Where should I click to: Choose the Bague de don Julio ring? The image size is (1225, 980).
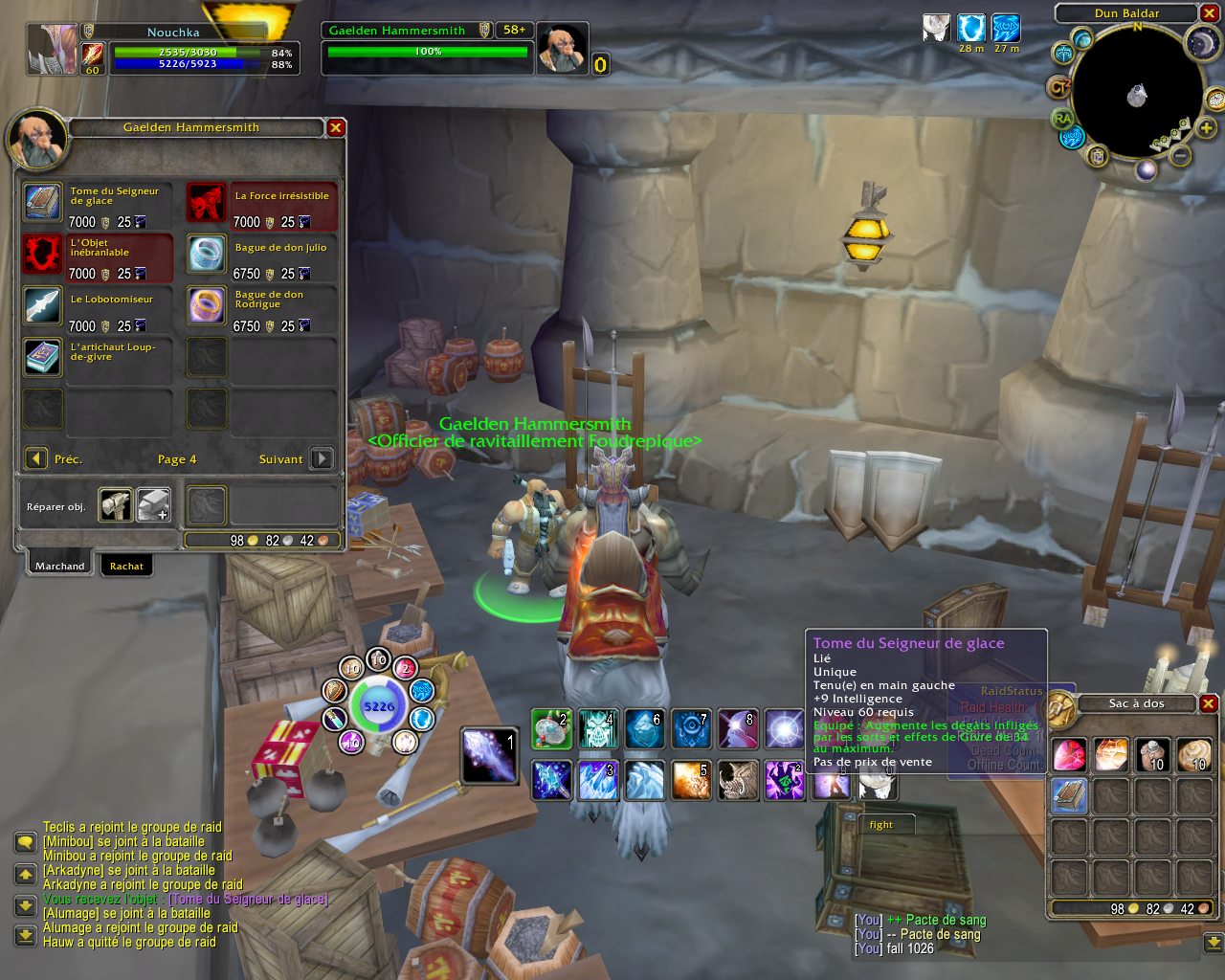[x=206, y=255]
